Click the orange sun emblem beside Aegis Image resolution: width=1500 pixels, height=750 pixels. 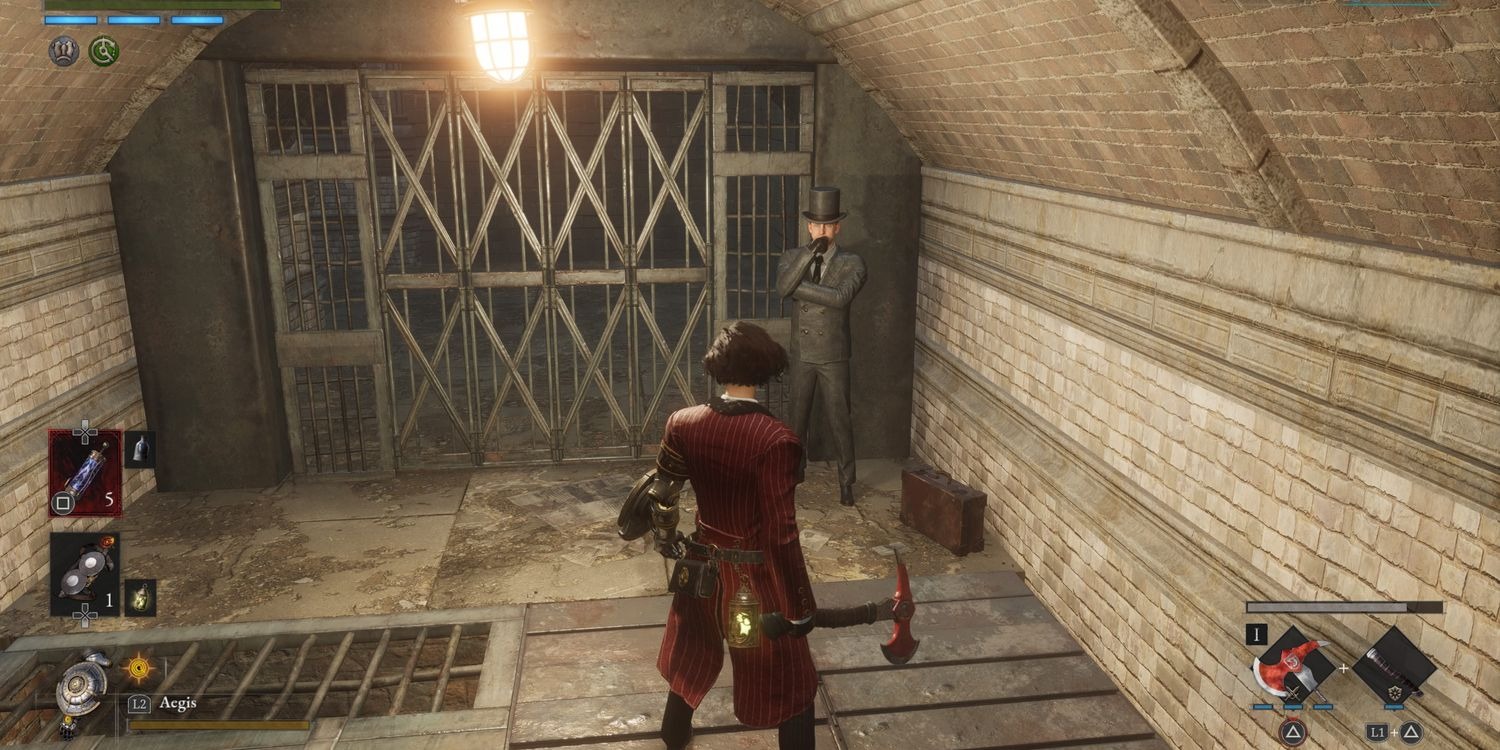[x=137, y=667]
